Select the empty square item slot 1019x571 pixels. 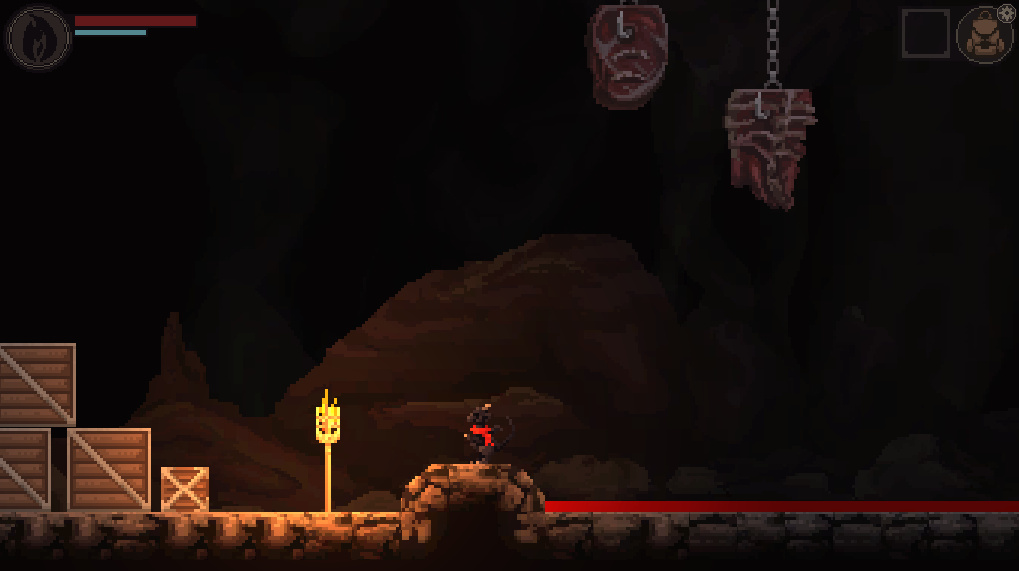pyautogui.click(x=925, y=34)
